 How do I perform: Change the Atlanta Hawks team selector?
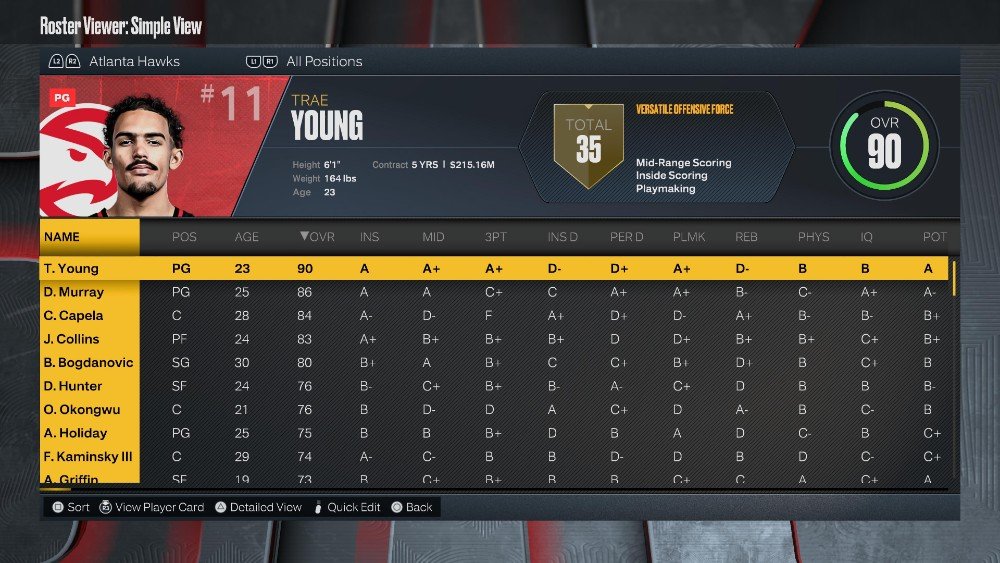click(x=134, y=62)
